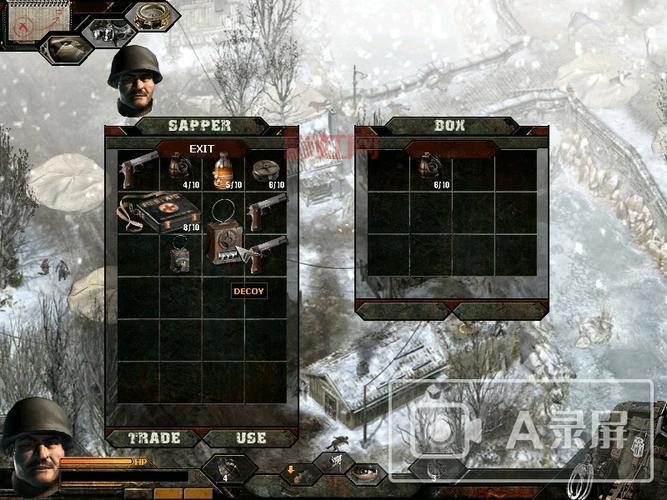Image resolution: width=667 pixels, height=500 pixels.
Task: Click the spotlight view hexagon icon
Action: tap(65, 47)
